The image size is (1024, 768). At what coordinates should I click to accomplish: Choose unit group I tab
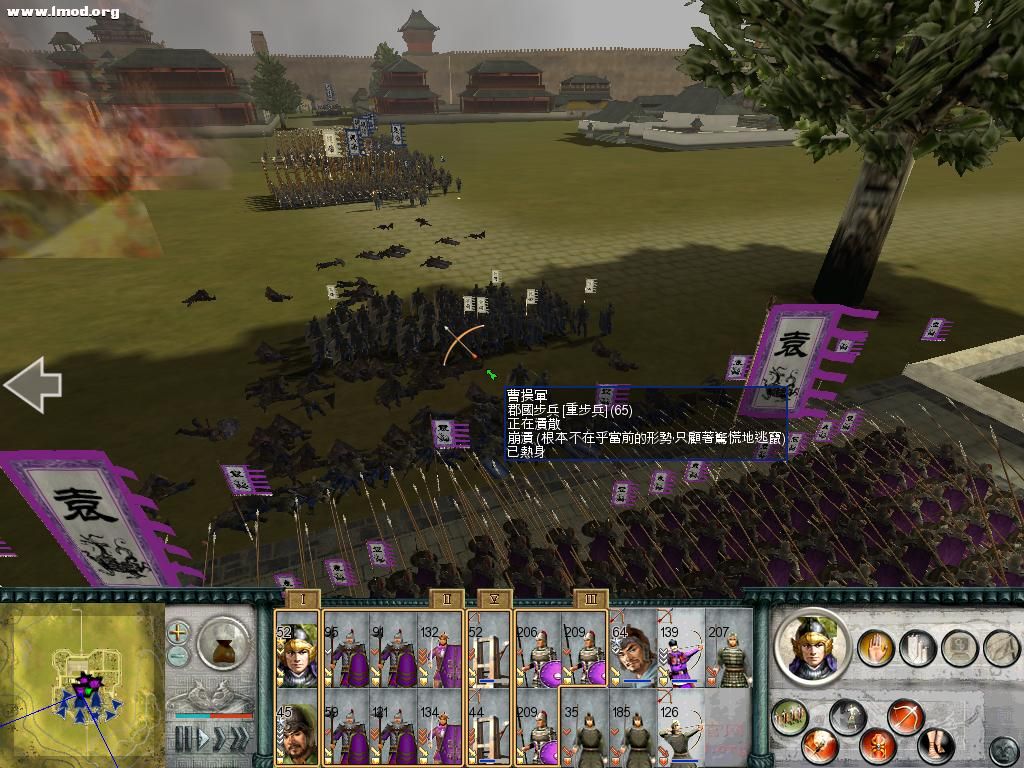pos(302,599)
